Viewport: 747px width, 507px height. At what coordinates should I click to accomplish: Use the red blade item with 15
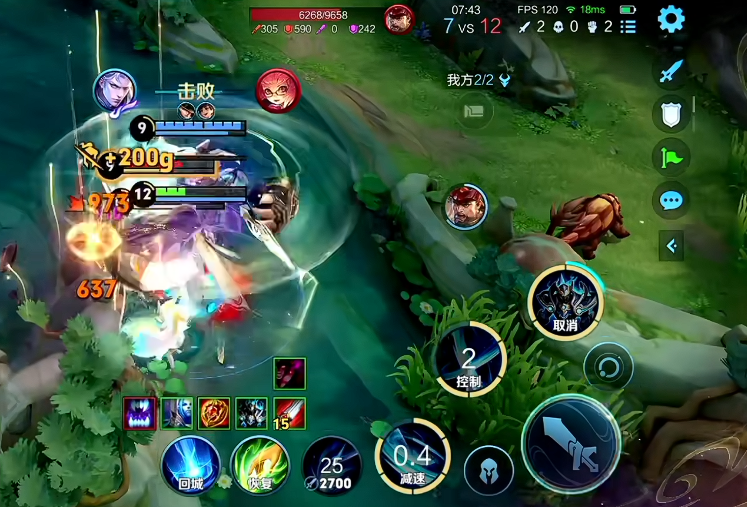coord(290,412)
